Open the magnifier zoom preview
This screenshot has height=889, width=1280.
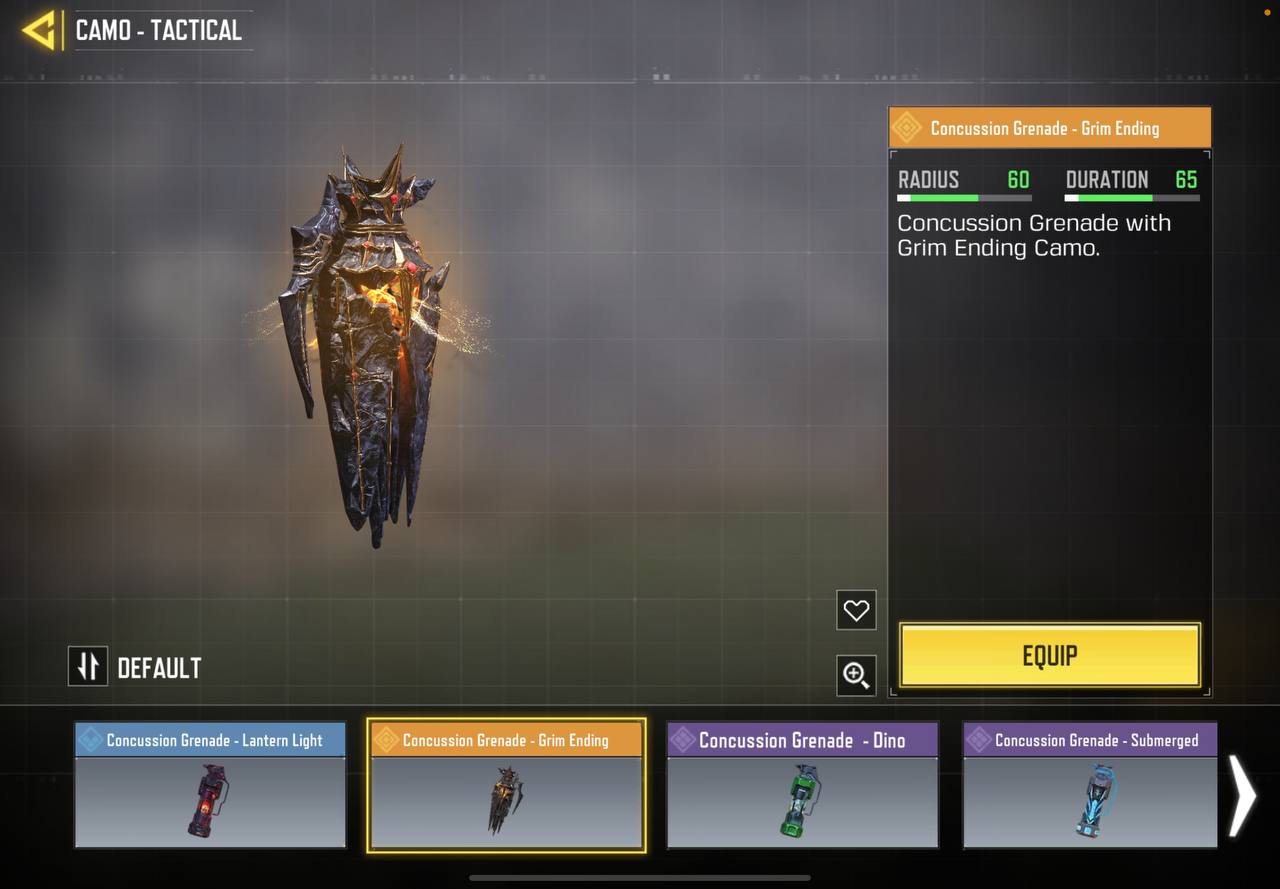(856, 676)
